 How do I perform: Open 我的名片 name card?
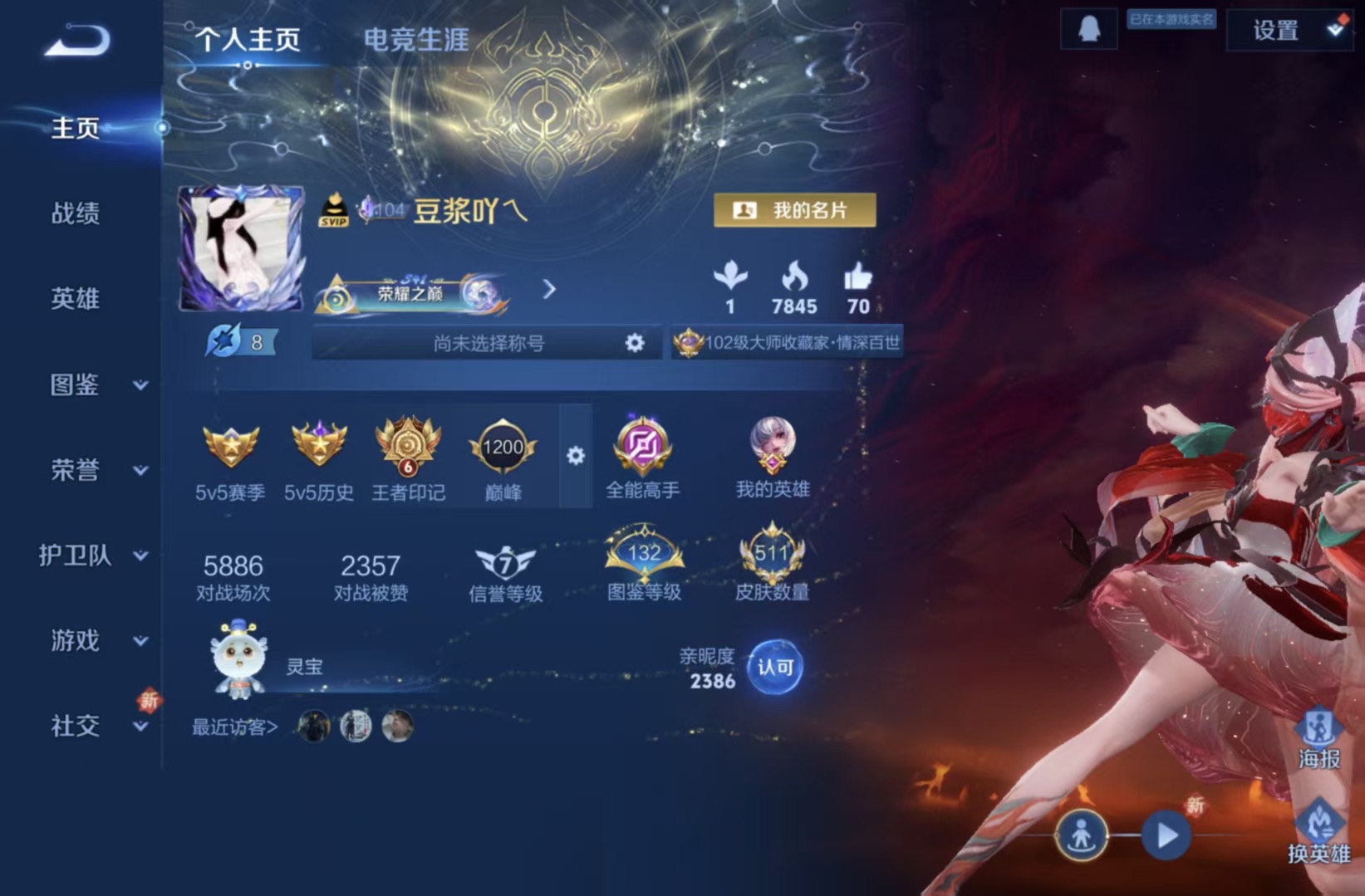[793, 210]
